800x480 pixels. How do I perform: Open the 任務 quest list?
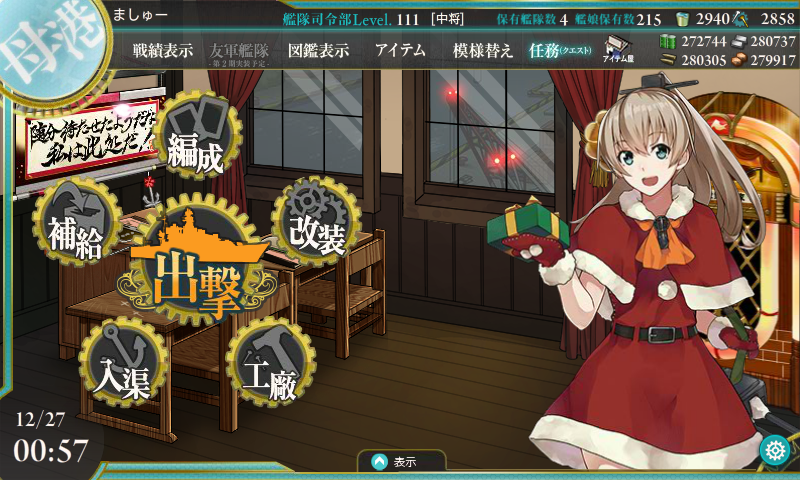point(559,51)
